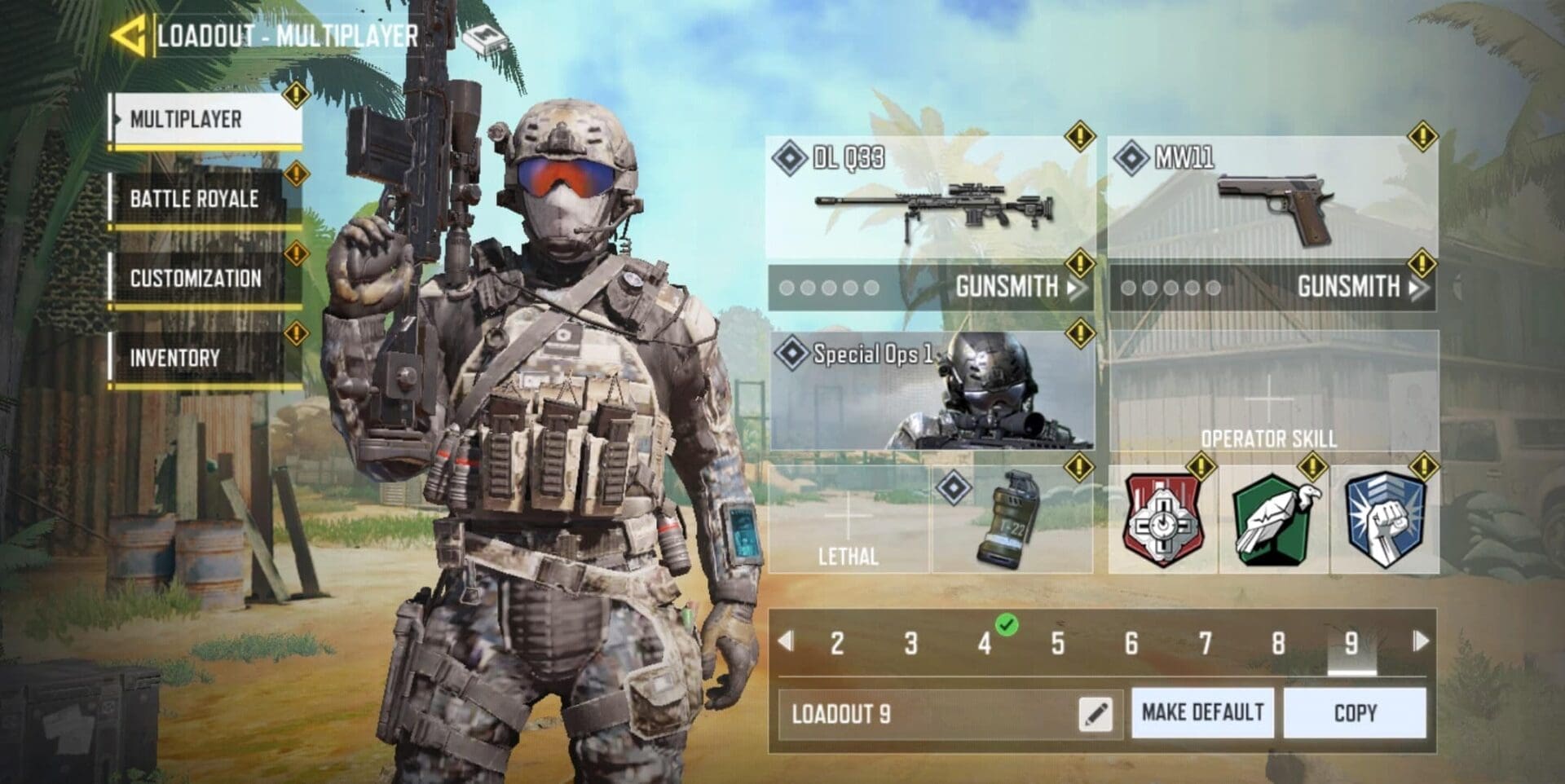This screenshot has width=1565, height=784.
Task: Switch to the Battle Royale tab
Action: (205, 198)
